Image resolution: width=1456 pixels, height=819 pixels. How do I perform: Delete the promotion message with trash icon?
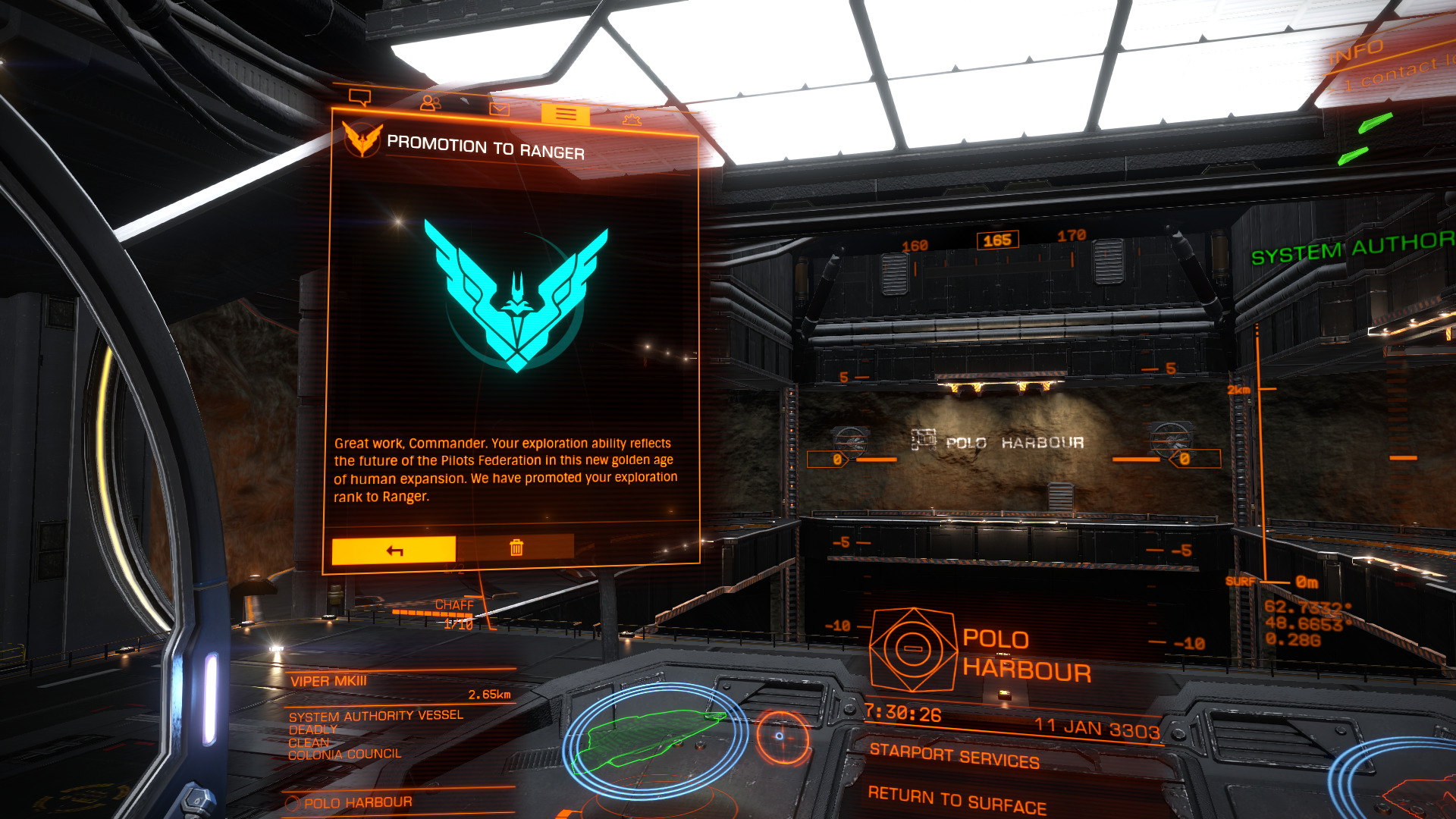click(x=516, y=548)
